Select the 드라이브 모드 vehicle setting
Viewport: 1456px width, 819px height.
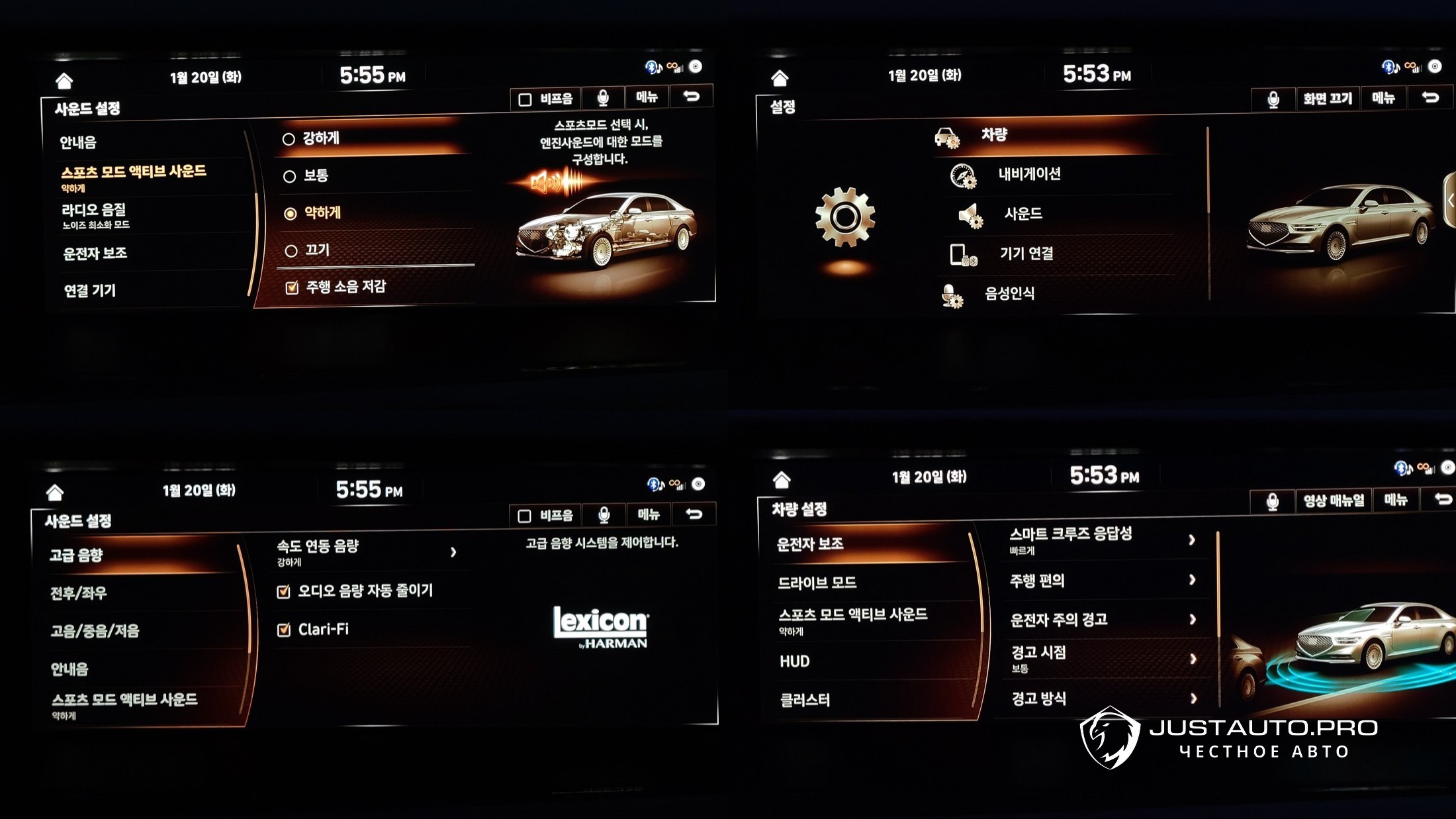pyautogui.click(x=817, y=583)
